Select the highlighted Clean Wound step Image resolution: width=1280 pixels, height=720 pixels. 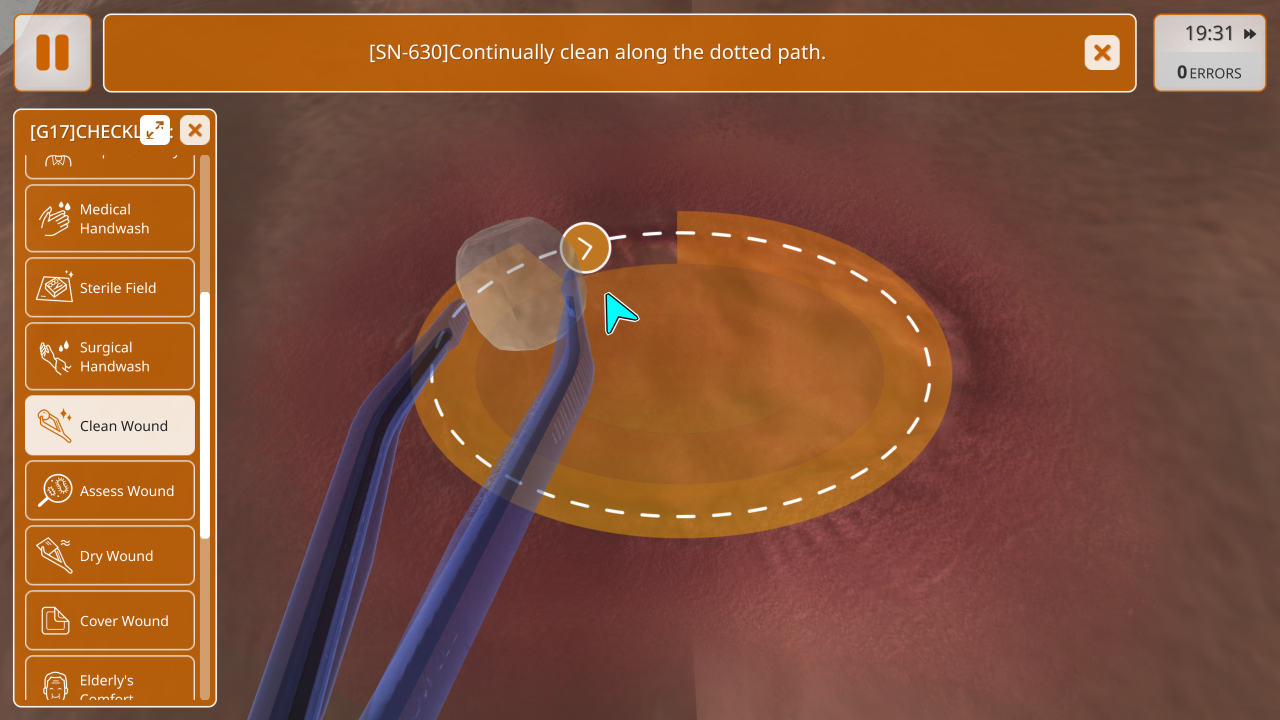pyautogui.click(x=110, y=426)
